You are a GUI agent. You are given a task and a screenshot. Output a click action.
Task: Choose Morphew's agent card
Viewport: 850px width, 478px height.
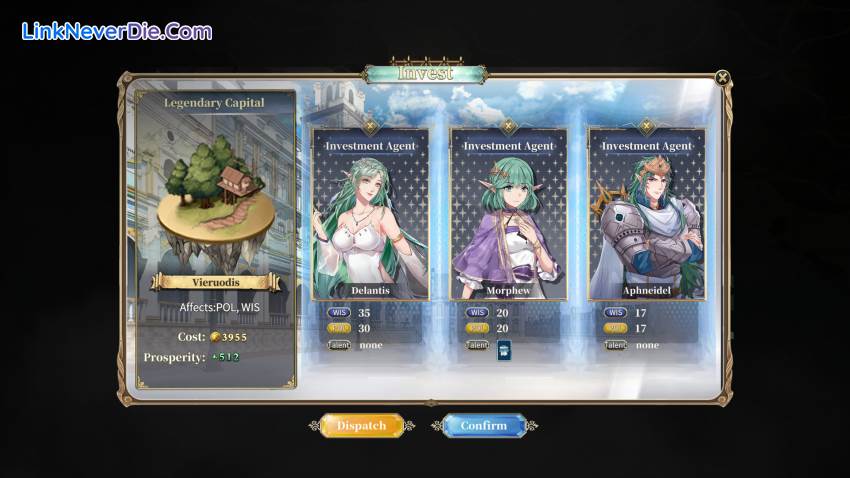pos(508,215)
